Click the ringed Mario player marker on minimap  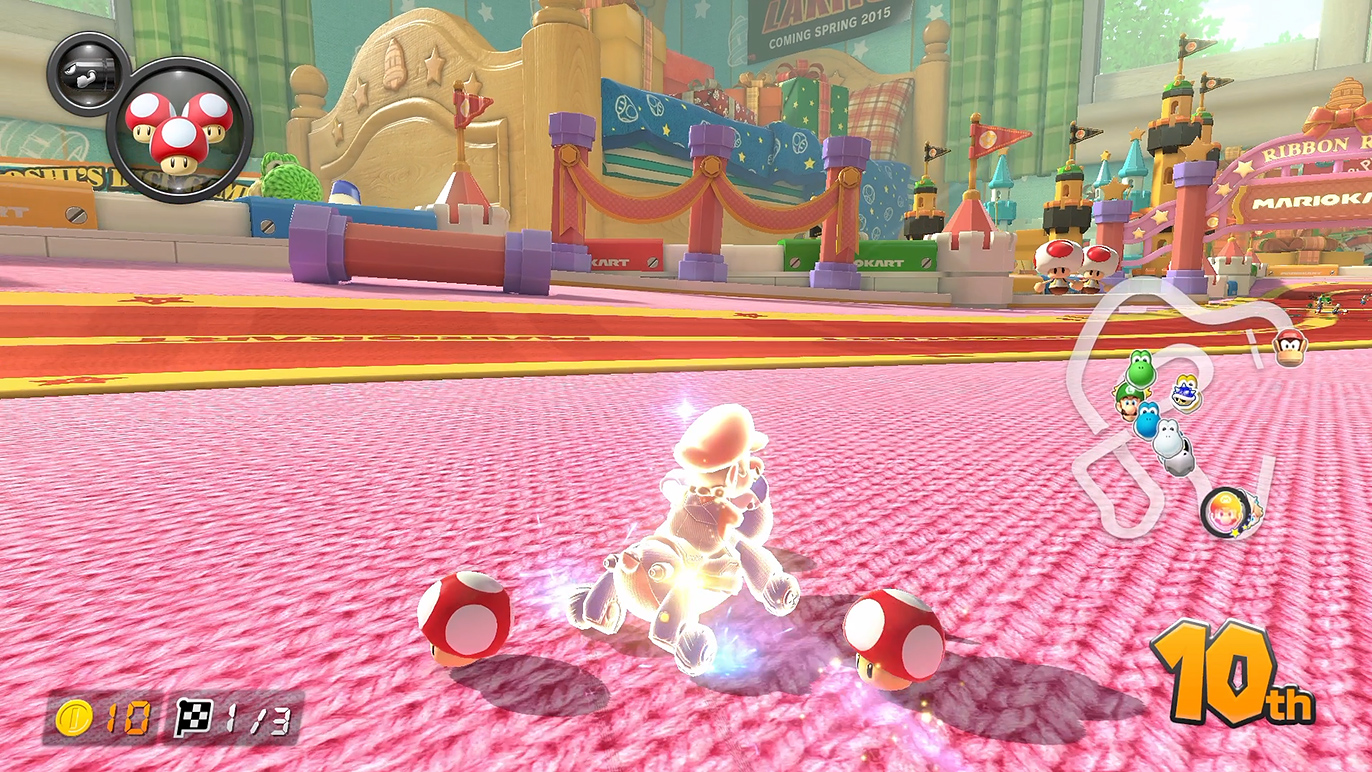click(x=1224, y=511)
